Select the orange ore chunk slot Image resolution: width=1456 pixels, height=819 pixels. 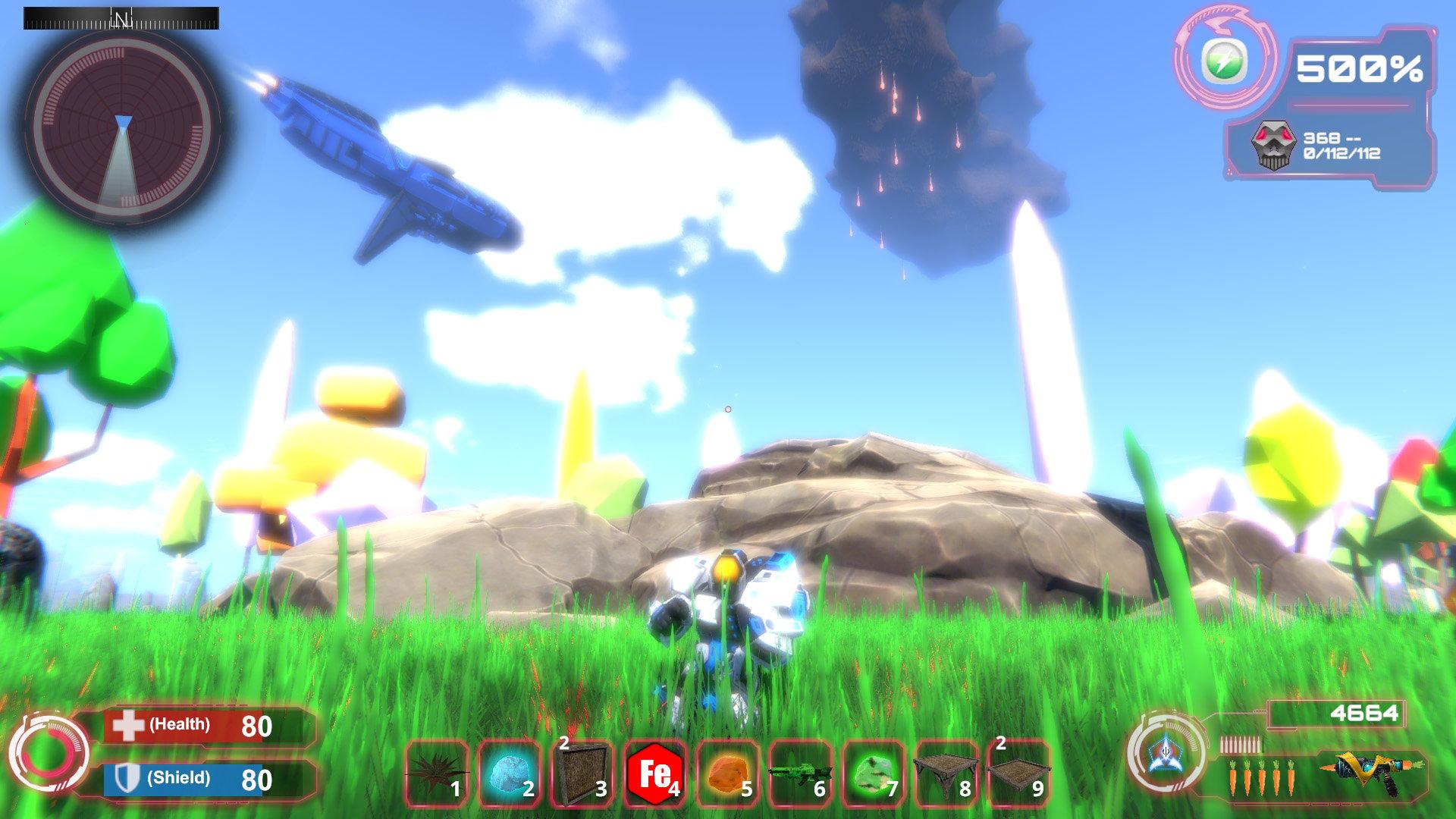(727, 773)
